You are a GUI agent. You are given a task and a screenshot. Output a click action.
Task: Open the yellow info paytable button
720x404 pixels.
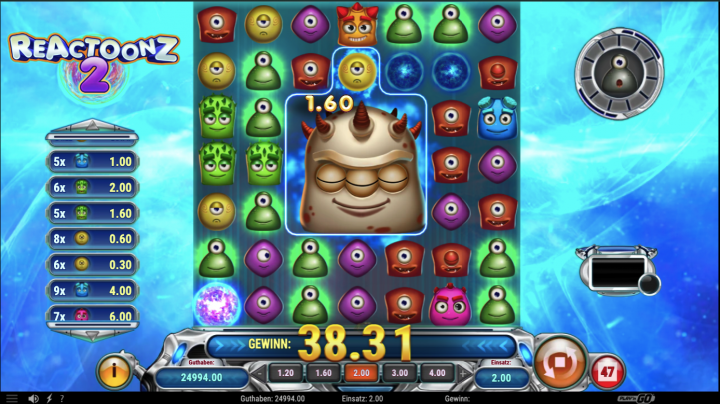coord(115,372)
